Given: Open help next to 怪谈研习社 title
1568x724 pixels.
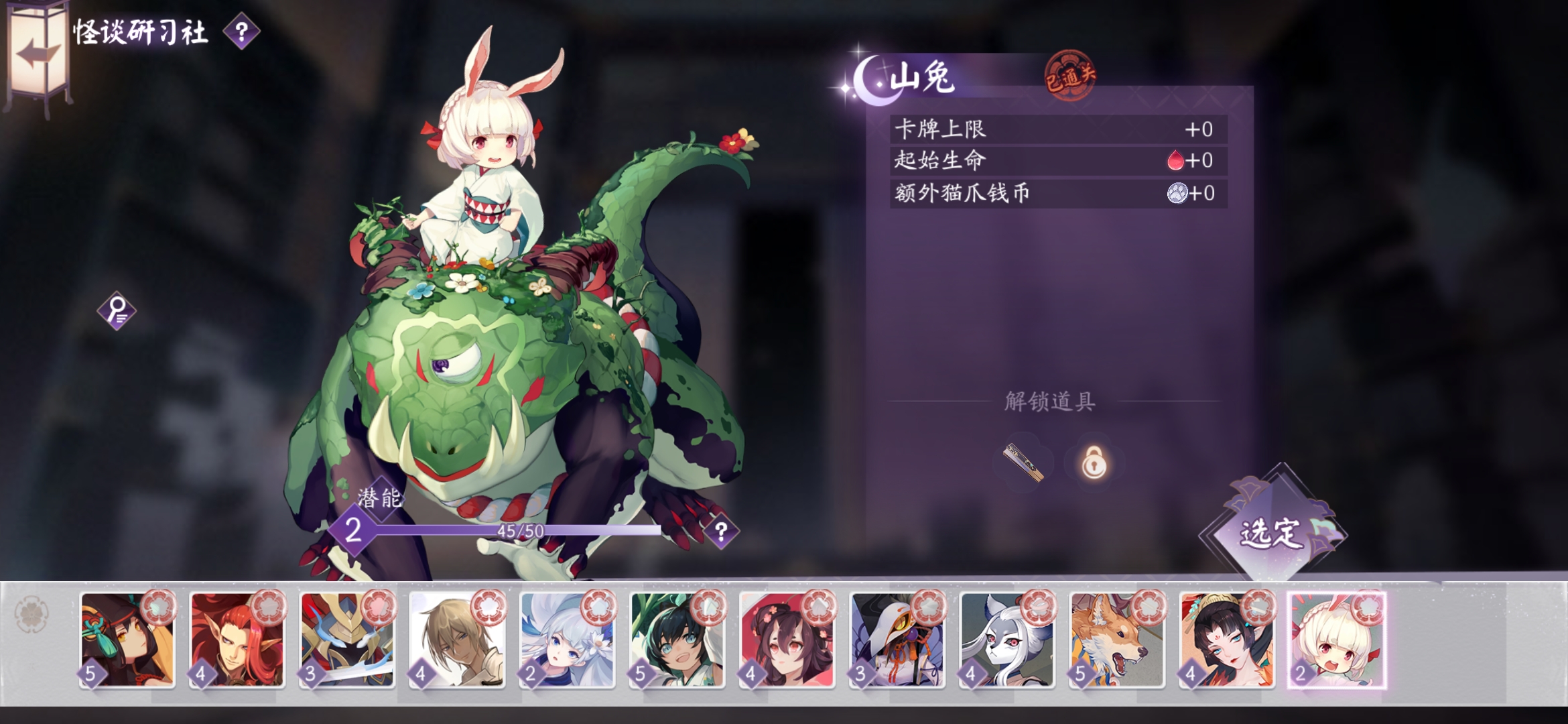Looking at the screenshot, I should 241,32.
